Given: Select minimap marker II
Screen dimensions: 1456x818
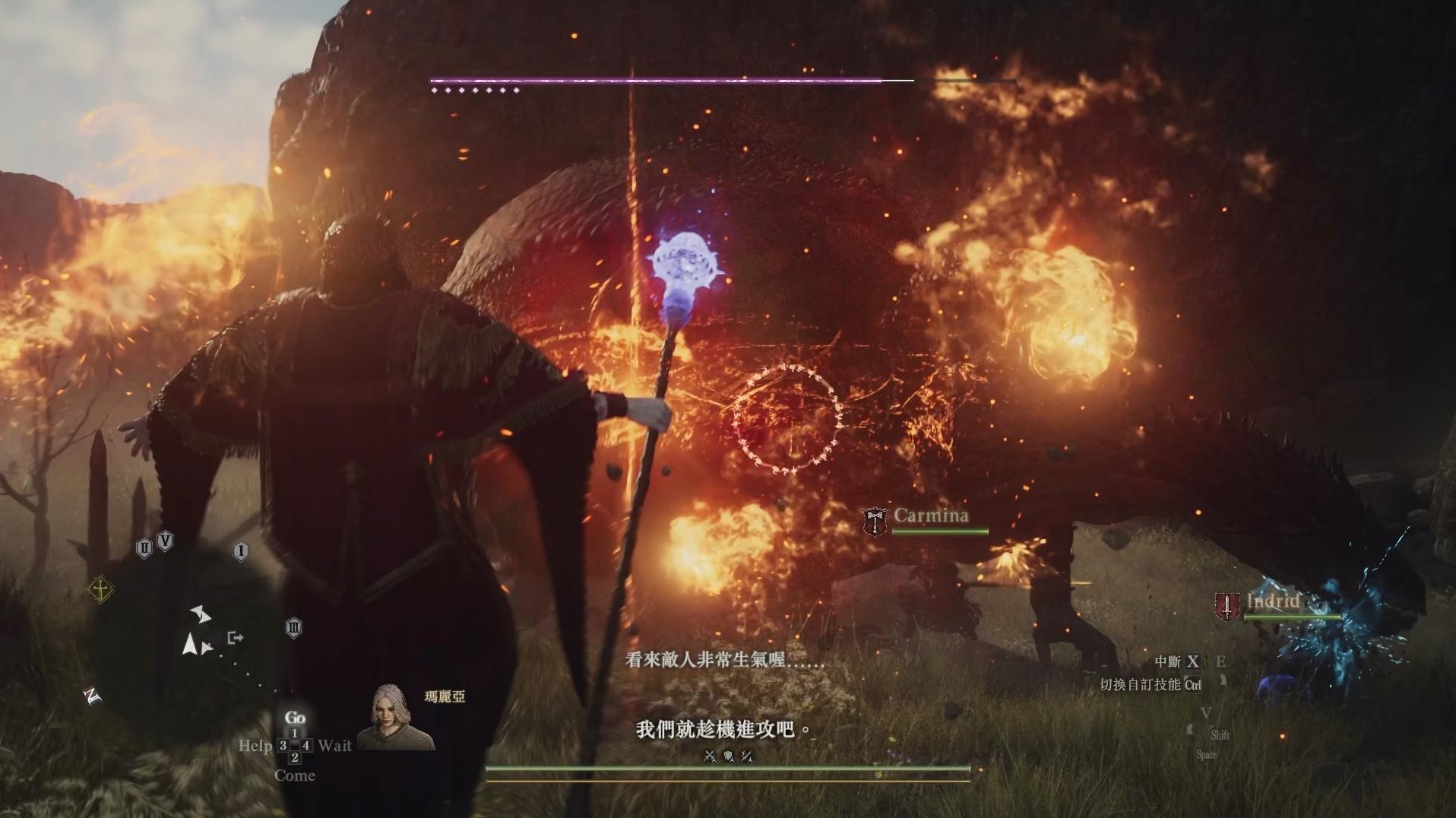Looking at the screenshot, I should (144, 547).
